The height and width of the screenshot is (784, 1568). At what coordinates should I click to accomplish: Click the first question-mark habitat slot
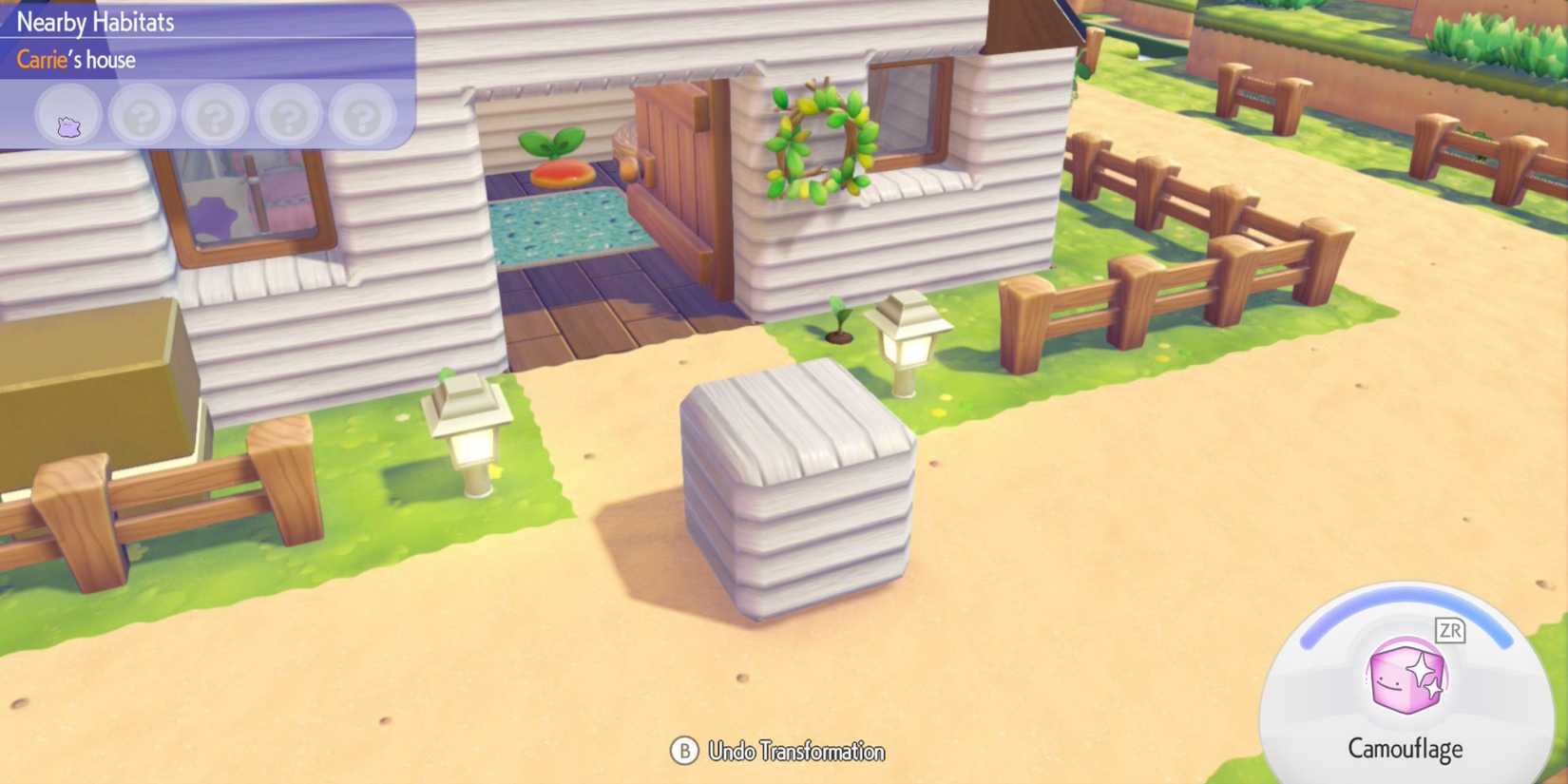[141, 114]
